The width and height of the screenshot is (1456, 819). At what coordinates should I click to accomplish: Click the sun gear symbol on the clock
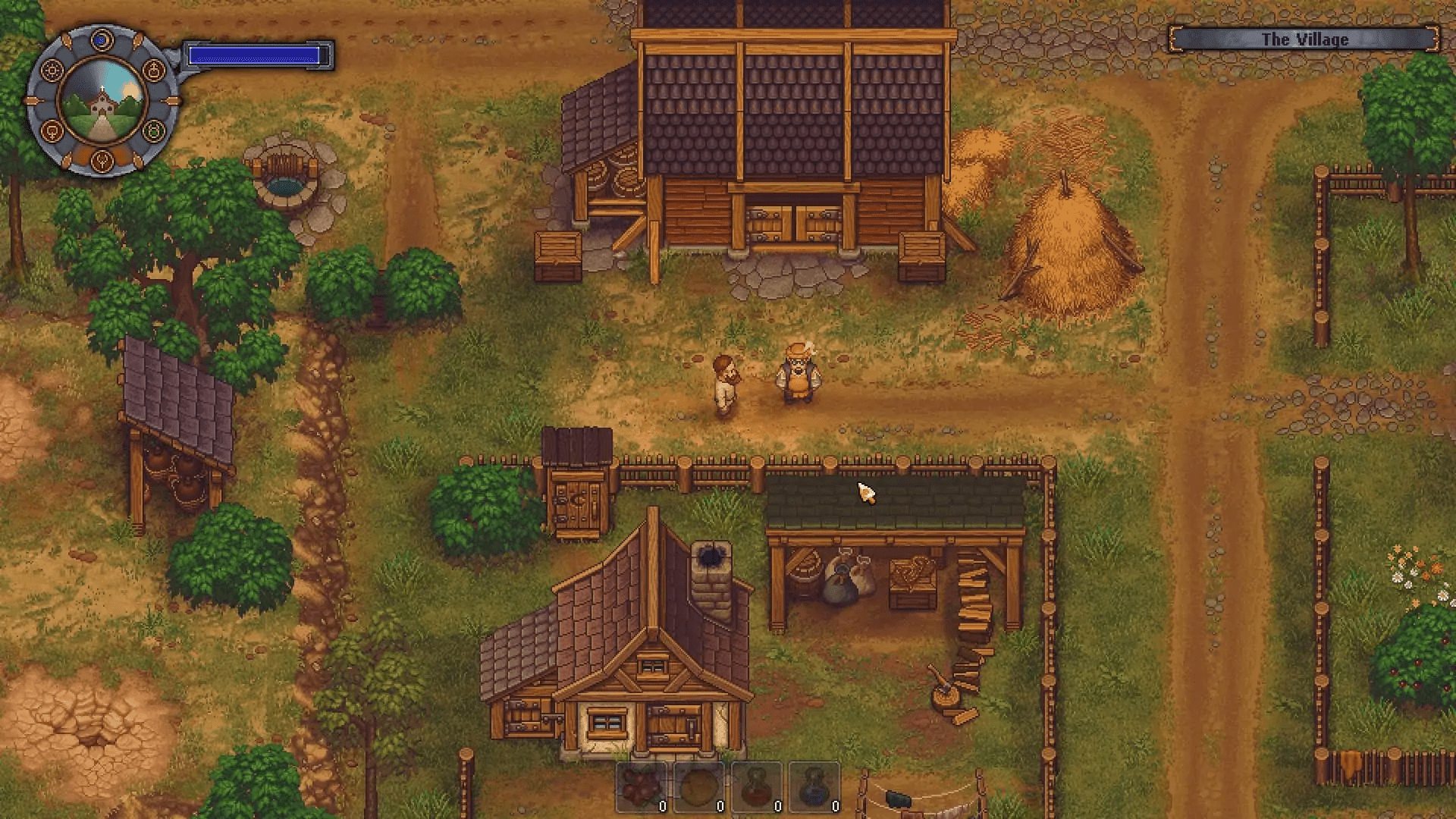click(x=52, y=70)
